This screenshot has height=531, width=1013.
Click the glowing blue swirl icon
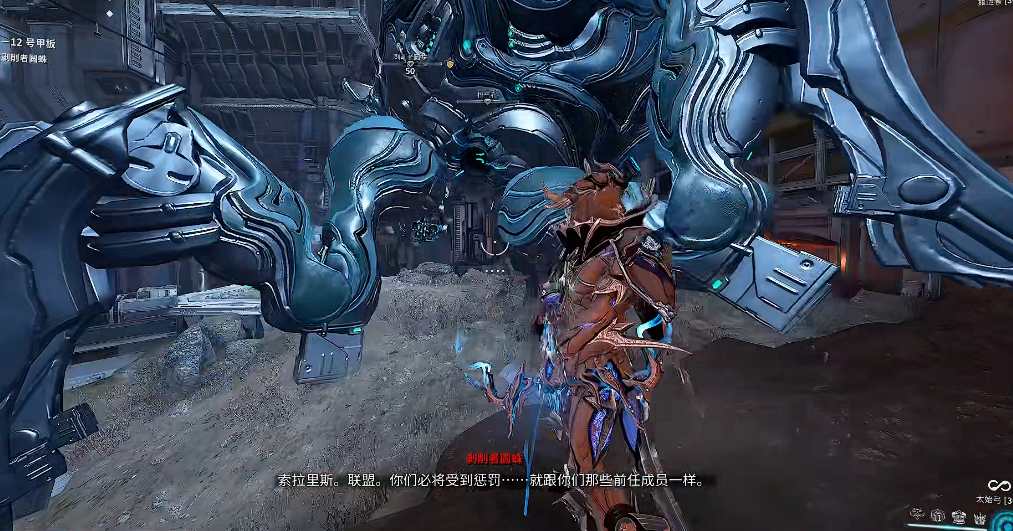click(1003, 521)
